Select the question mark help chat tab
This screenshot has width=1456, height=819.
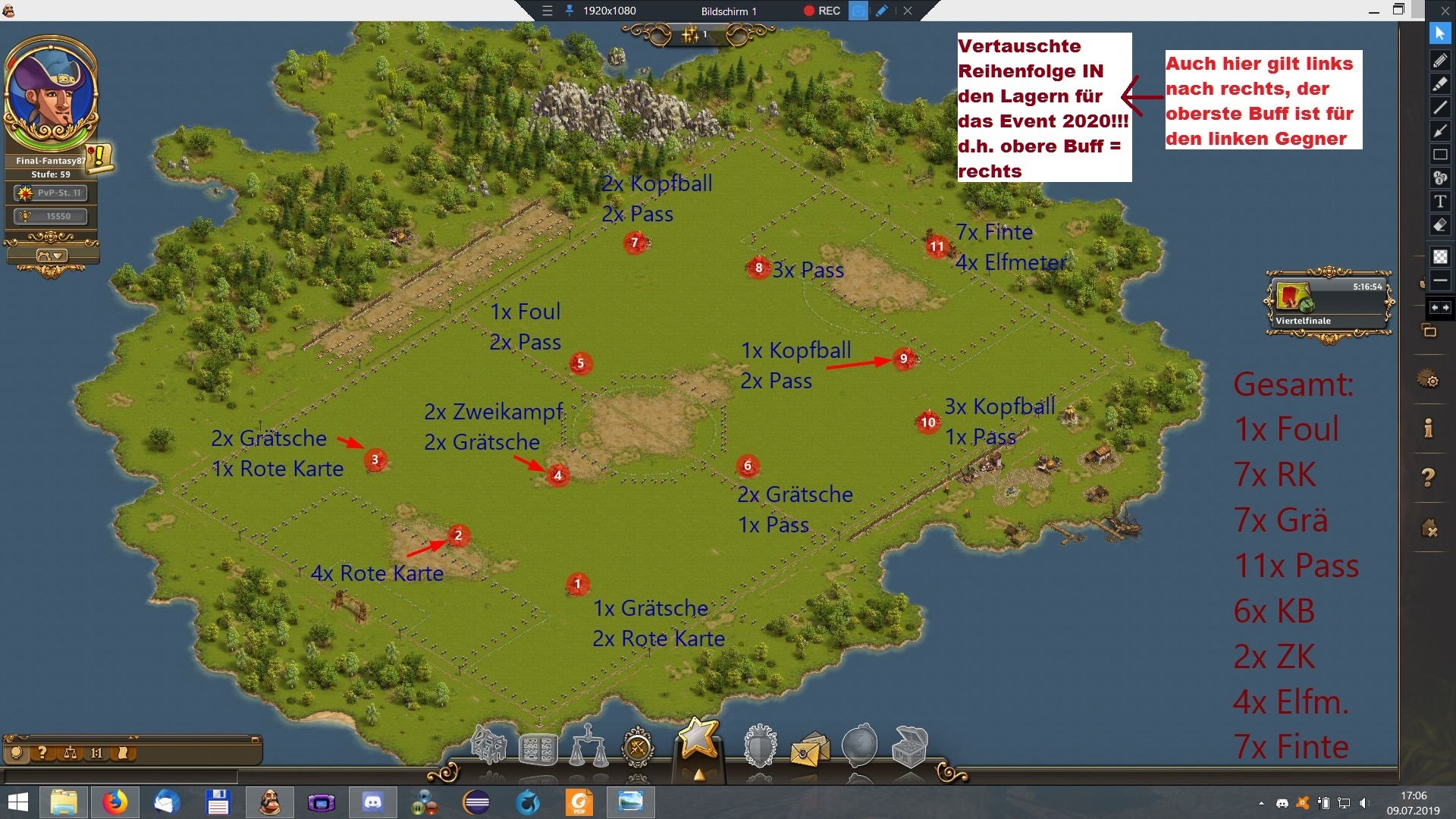(x=43, y=753)
